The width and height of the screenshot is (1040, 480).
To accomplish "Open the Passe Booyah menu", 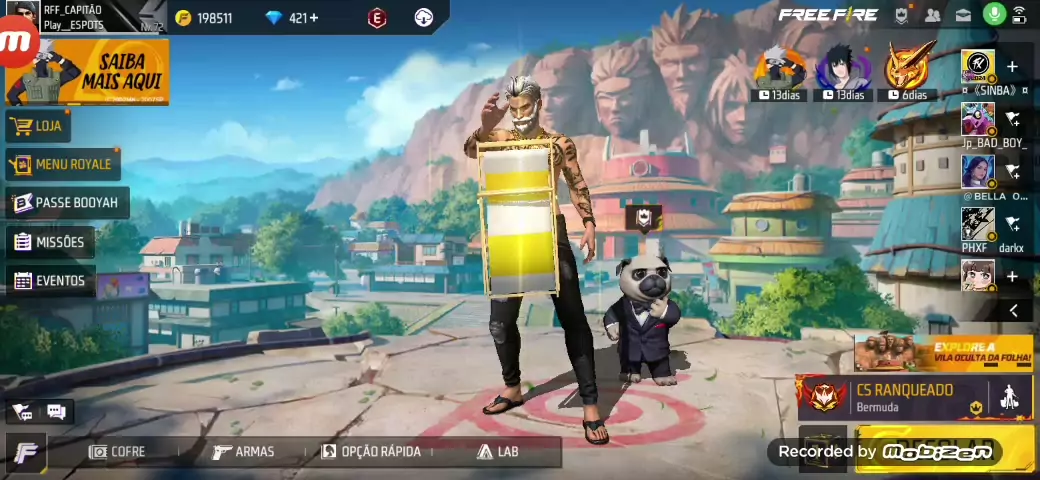I will 66,203.
